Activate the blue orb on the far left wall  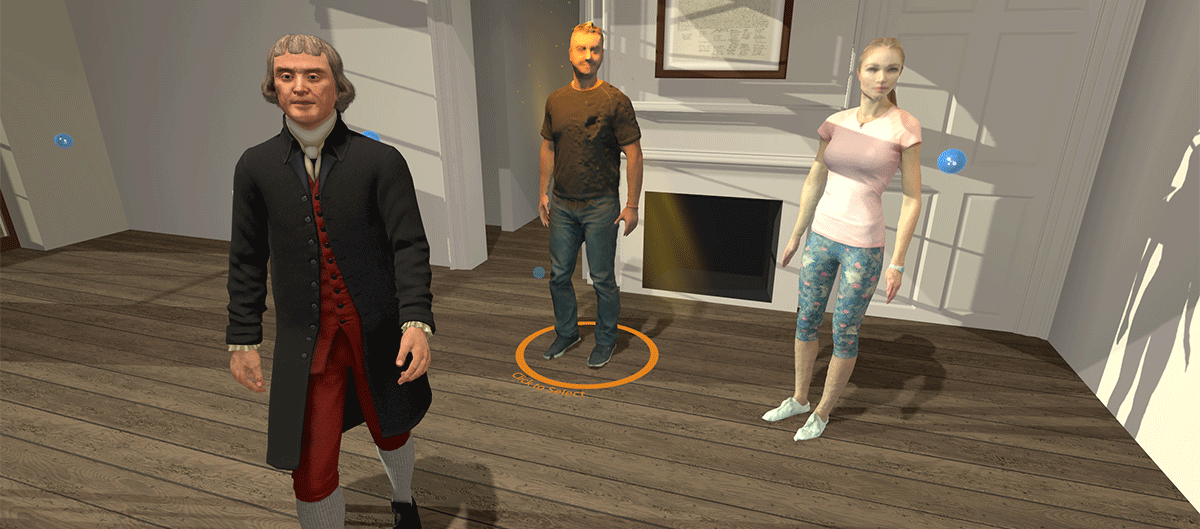[x=63, y=141]
